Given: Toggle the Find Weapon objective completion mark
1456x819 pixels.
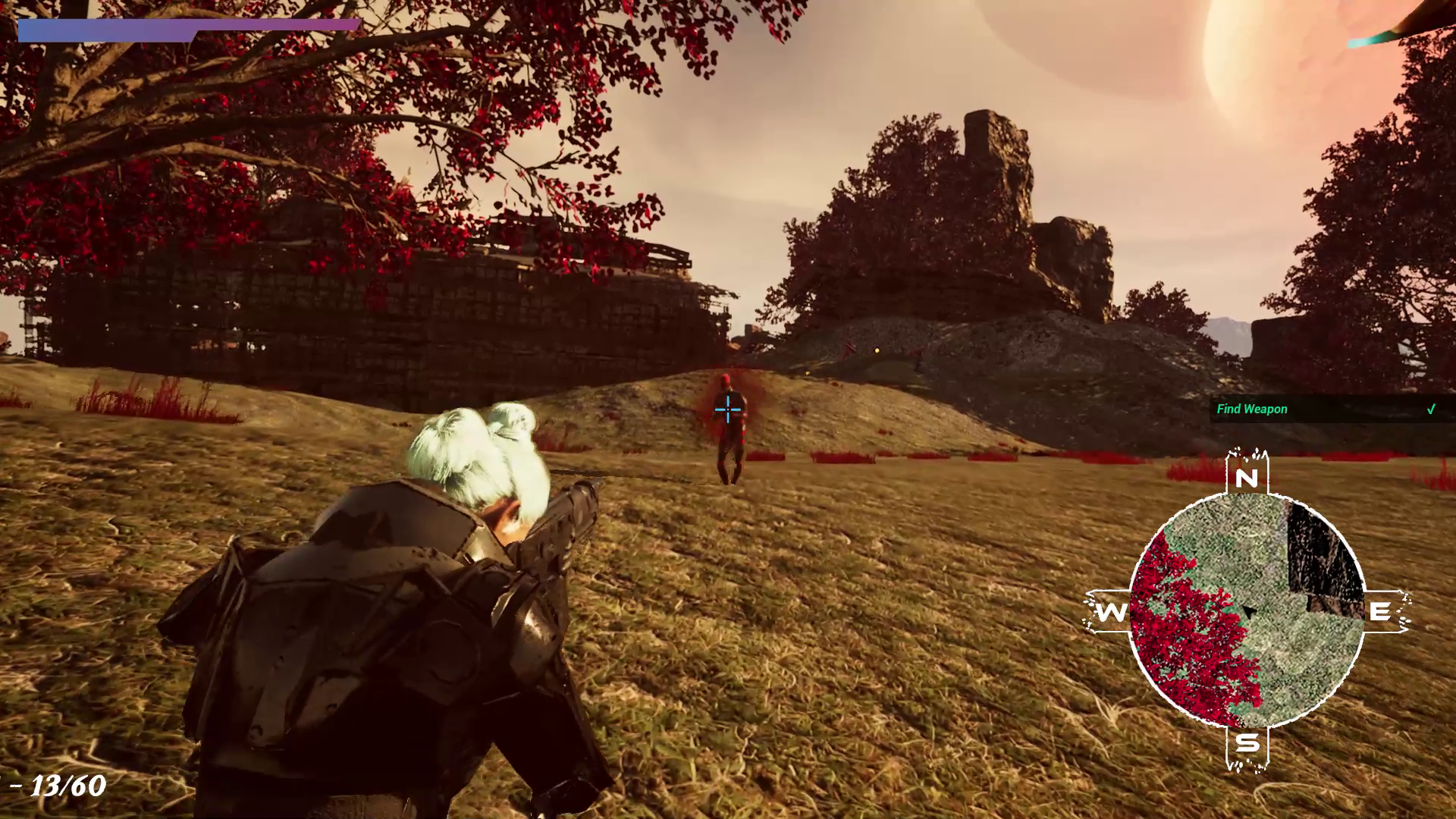Looking at the screenshot, I should tap(1430, 409).
